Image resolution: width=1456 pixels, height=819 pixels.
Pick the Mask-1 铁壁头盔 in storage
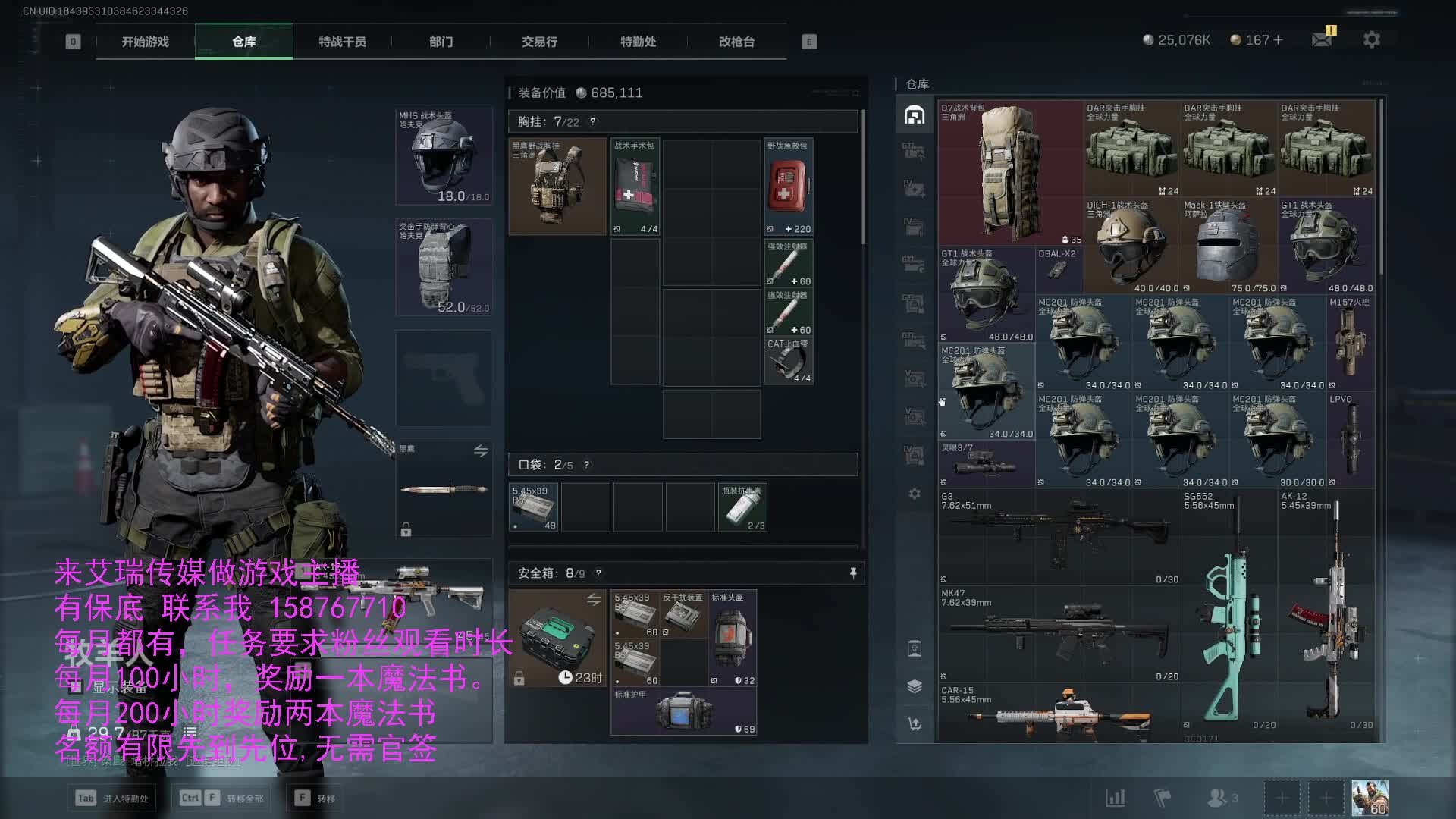pos(1228,246)
